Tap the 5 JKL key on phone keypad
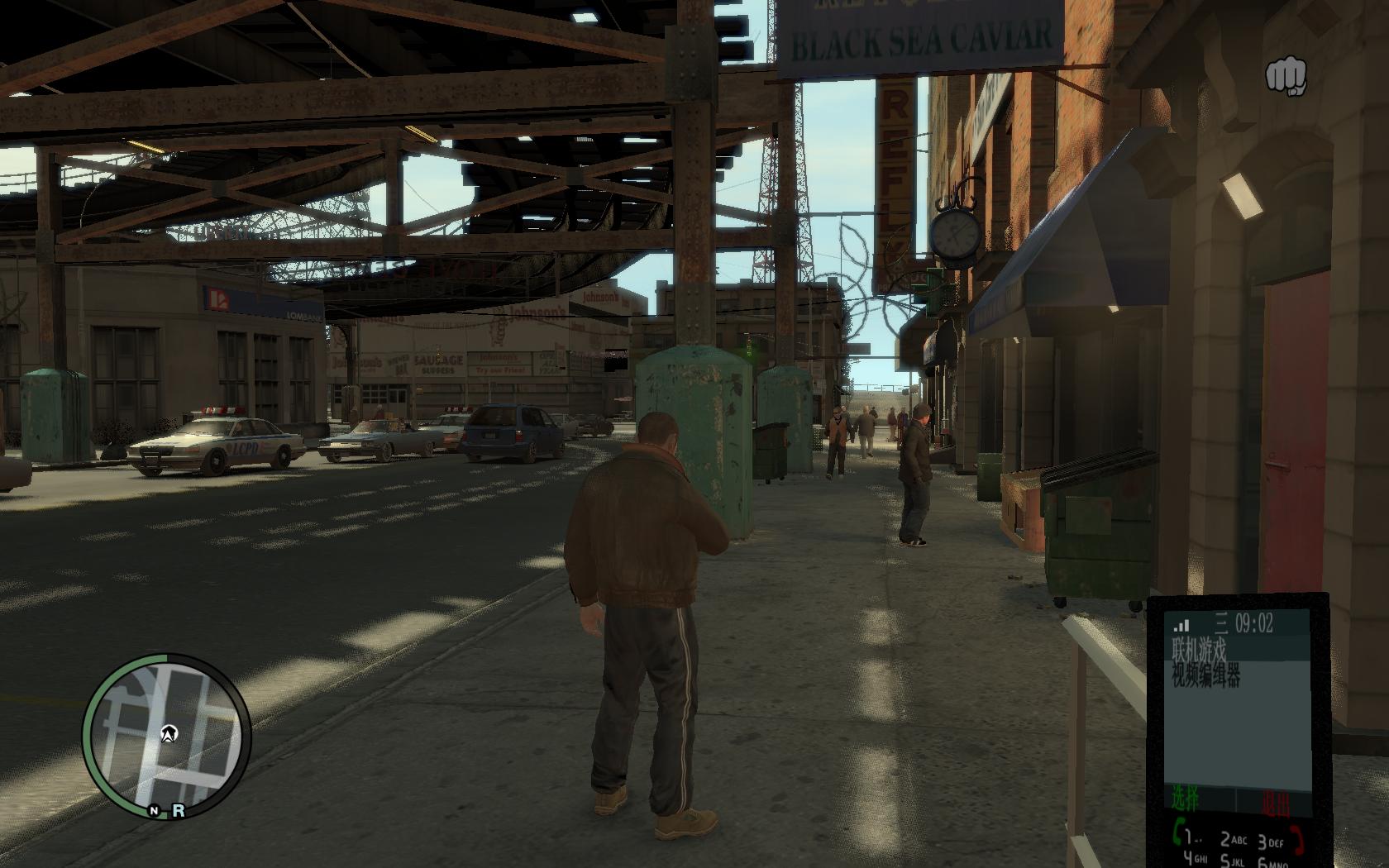Screen dimensions: 1389x868 coord(1232,861)
